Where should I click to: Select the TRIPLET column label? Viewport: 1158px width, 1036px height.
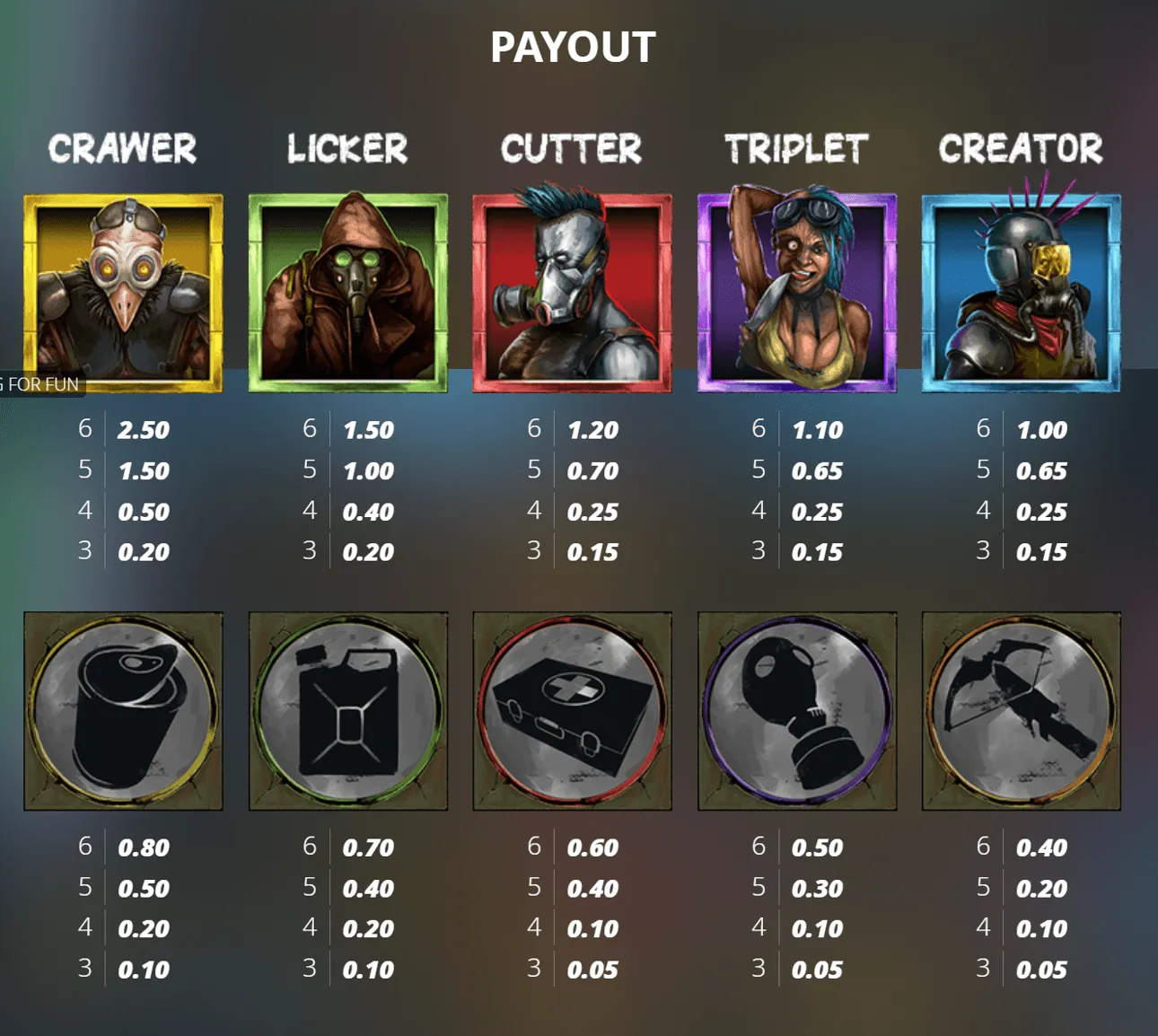point(797,149)
